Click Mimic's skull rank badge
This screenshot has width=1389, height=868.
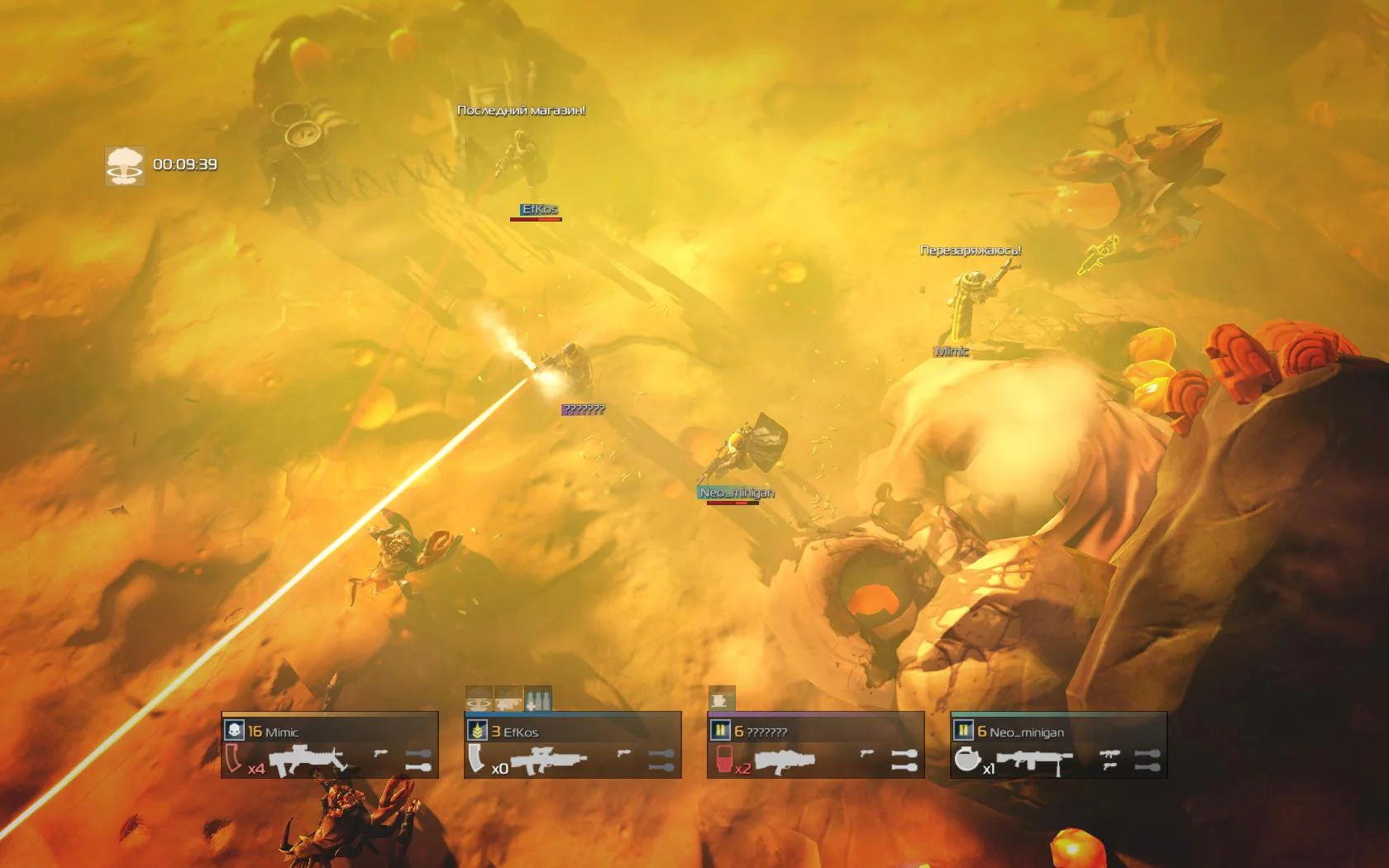click(235, 731)
